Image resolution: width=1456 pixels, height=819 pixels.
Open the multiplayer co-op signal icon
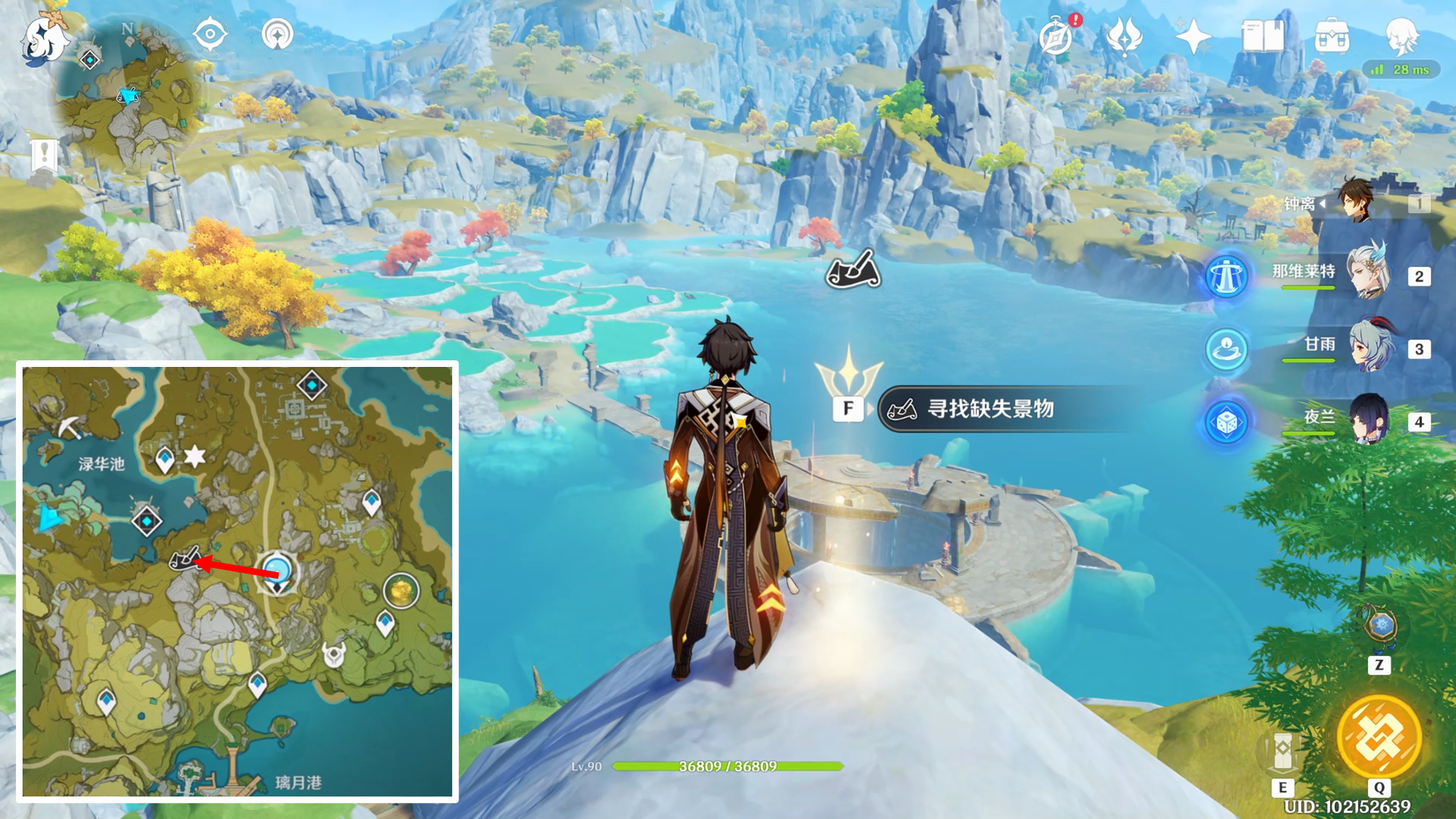[277, 34]
